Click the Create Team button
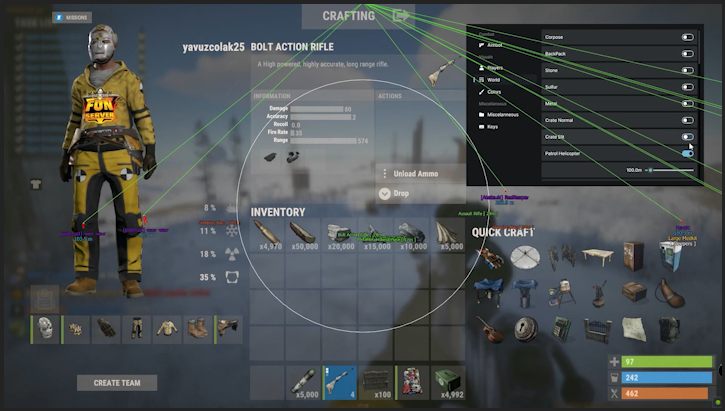This screenshot has height=411, width=725. click(x=117, y=382)
